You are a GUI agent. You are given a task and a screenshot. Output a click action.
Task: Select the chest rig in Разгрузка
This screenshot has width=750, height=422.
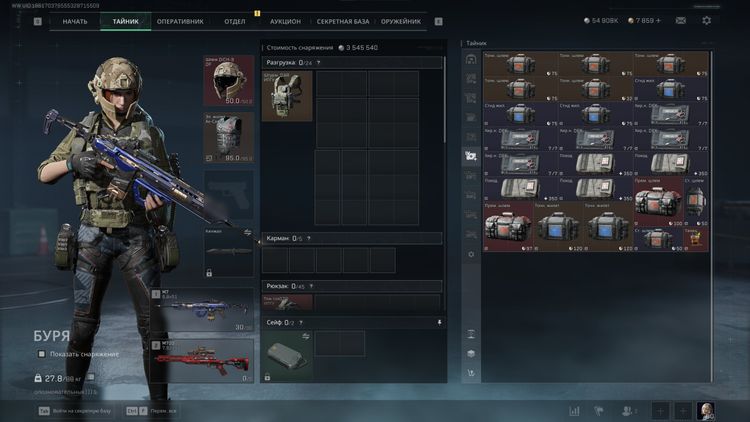click(x=287, y=96)
